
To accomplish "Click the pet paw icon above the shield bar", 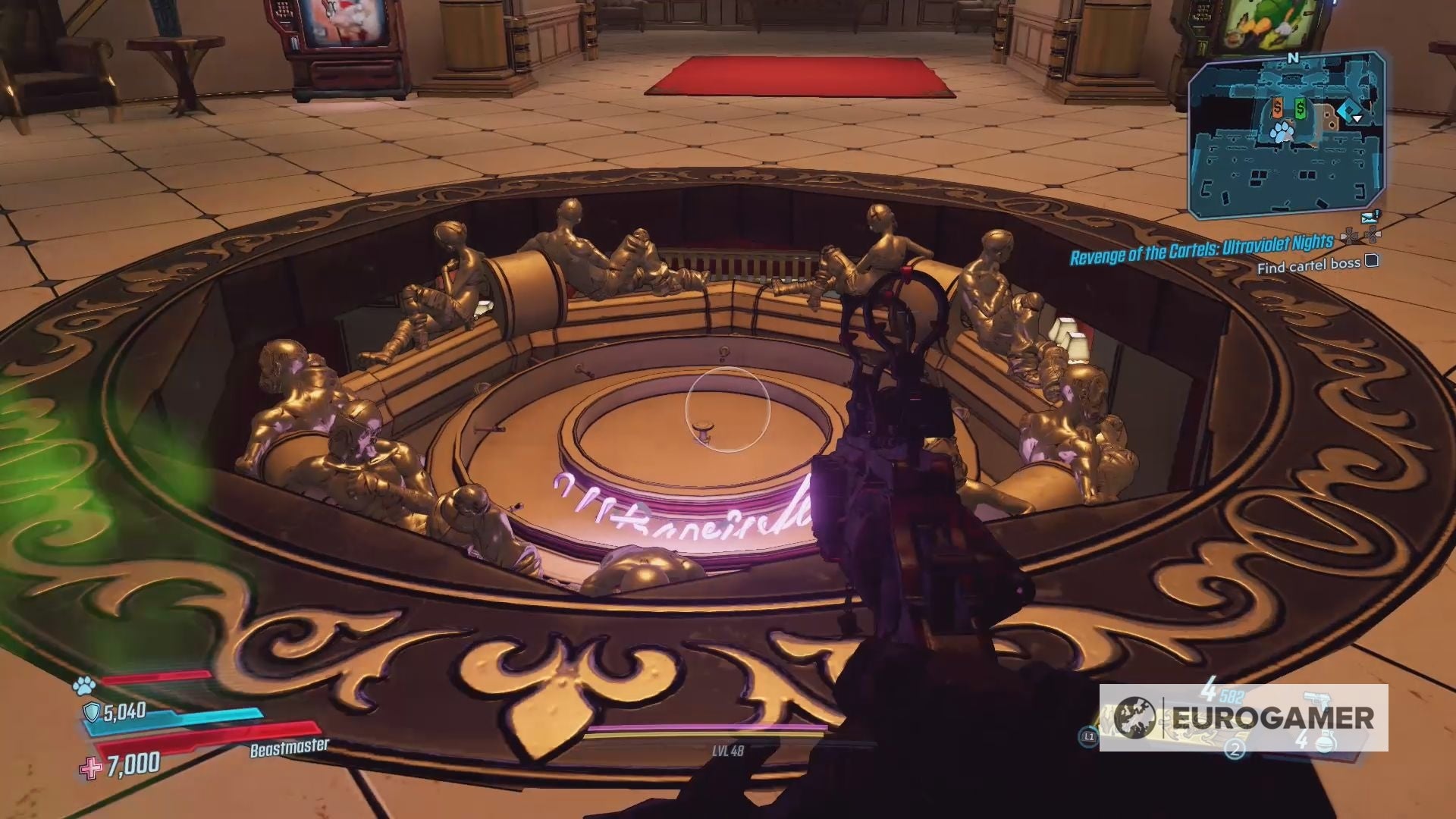I will [x=83, y=686].
